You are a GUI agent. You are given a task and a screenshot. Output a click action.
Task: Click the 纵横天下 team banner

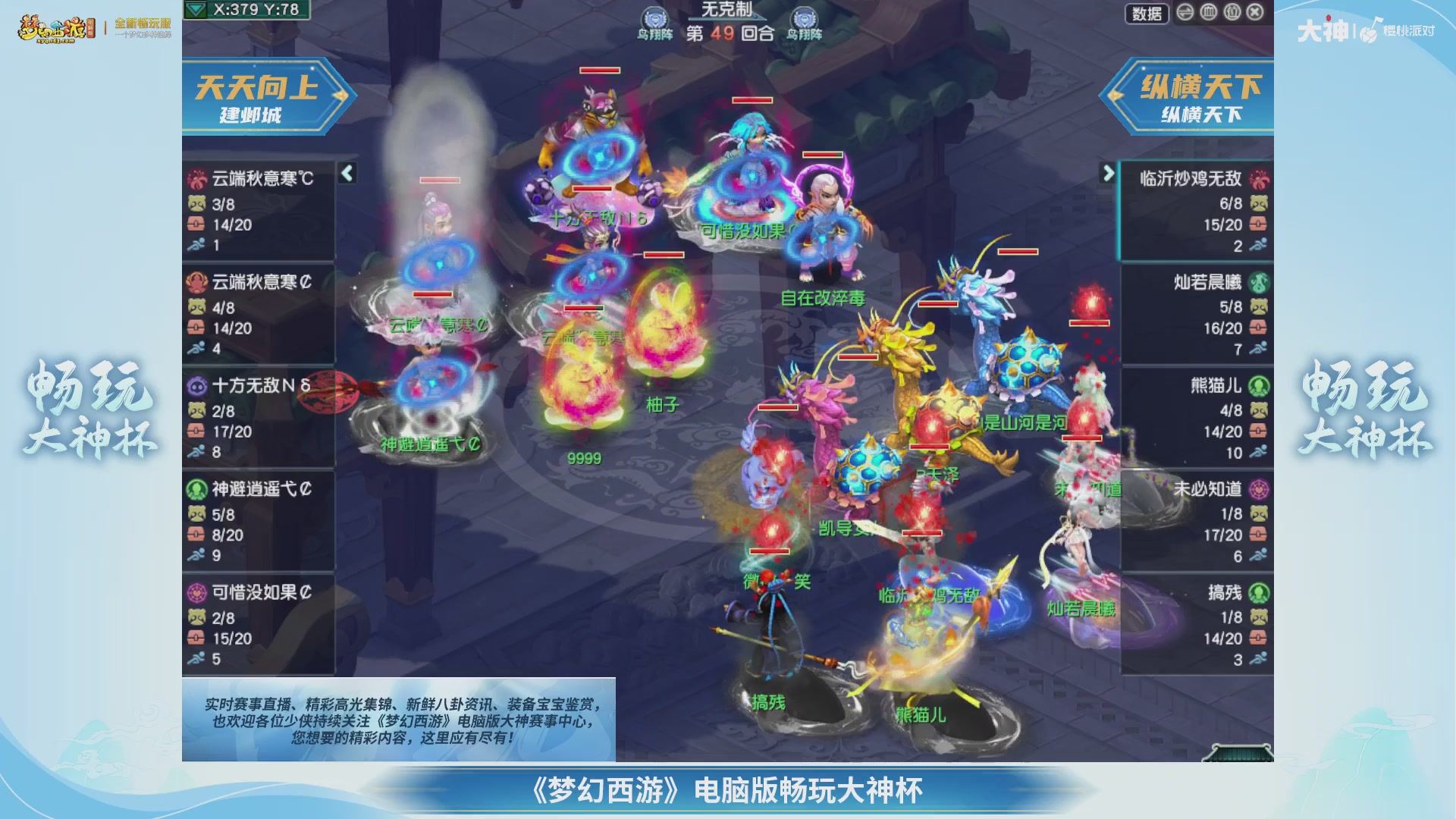pyautogui.click(x=1198, y=99)
